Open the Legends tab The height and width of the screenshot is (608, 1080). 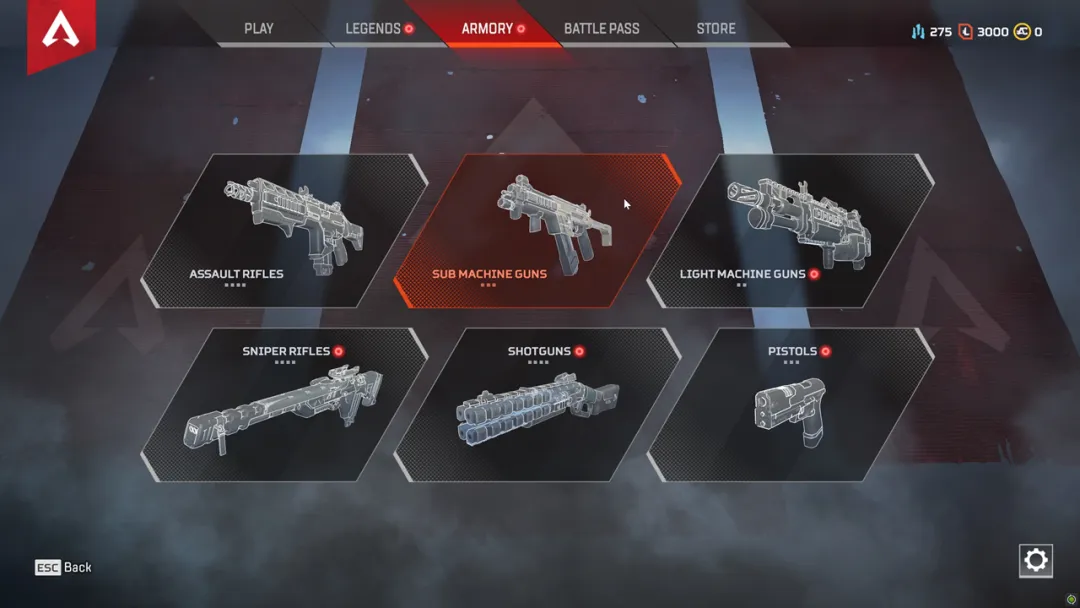coord(373,29)
